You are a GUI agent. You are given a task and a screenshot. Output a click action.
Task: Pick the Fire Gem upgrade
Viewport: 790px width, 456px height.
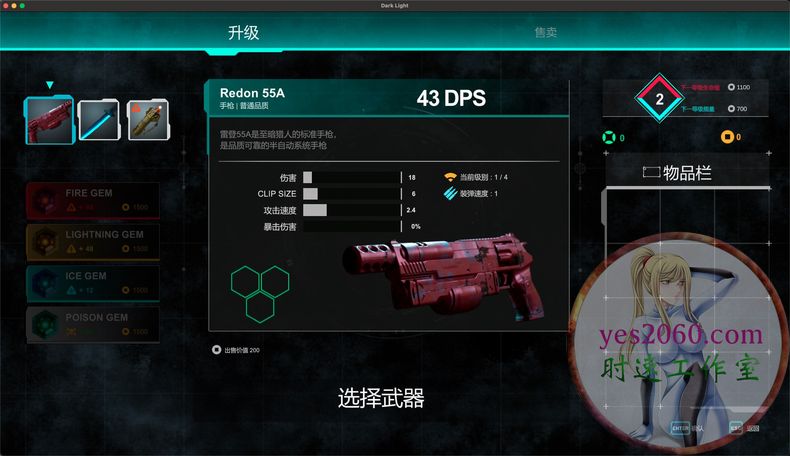click(92, 199)
